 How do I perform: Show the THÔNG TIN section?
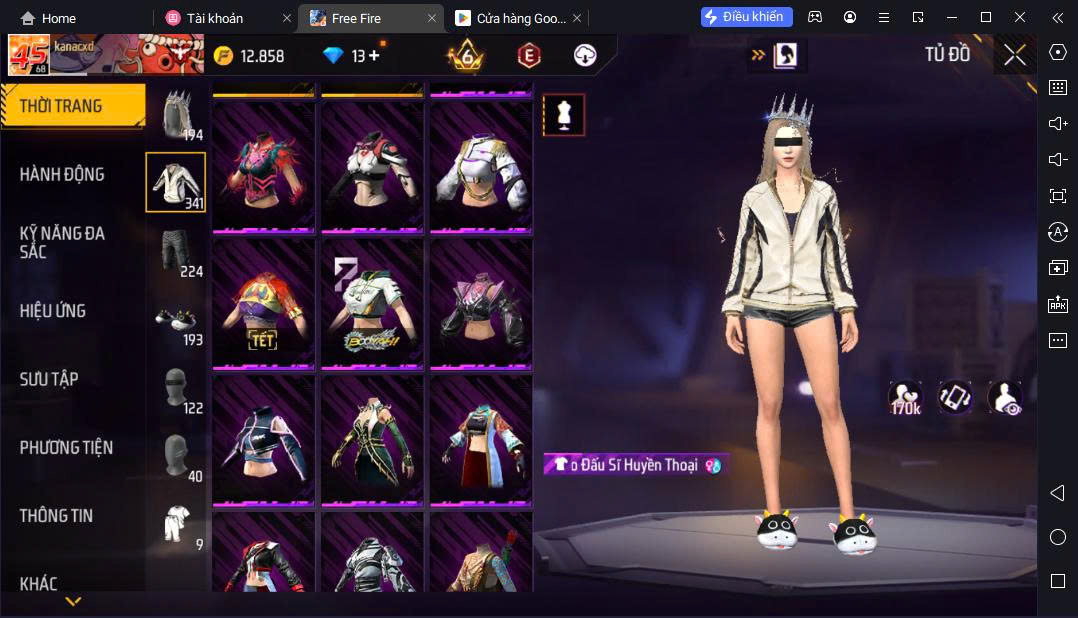pyautogui.click(x=56, y=516)
